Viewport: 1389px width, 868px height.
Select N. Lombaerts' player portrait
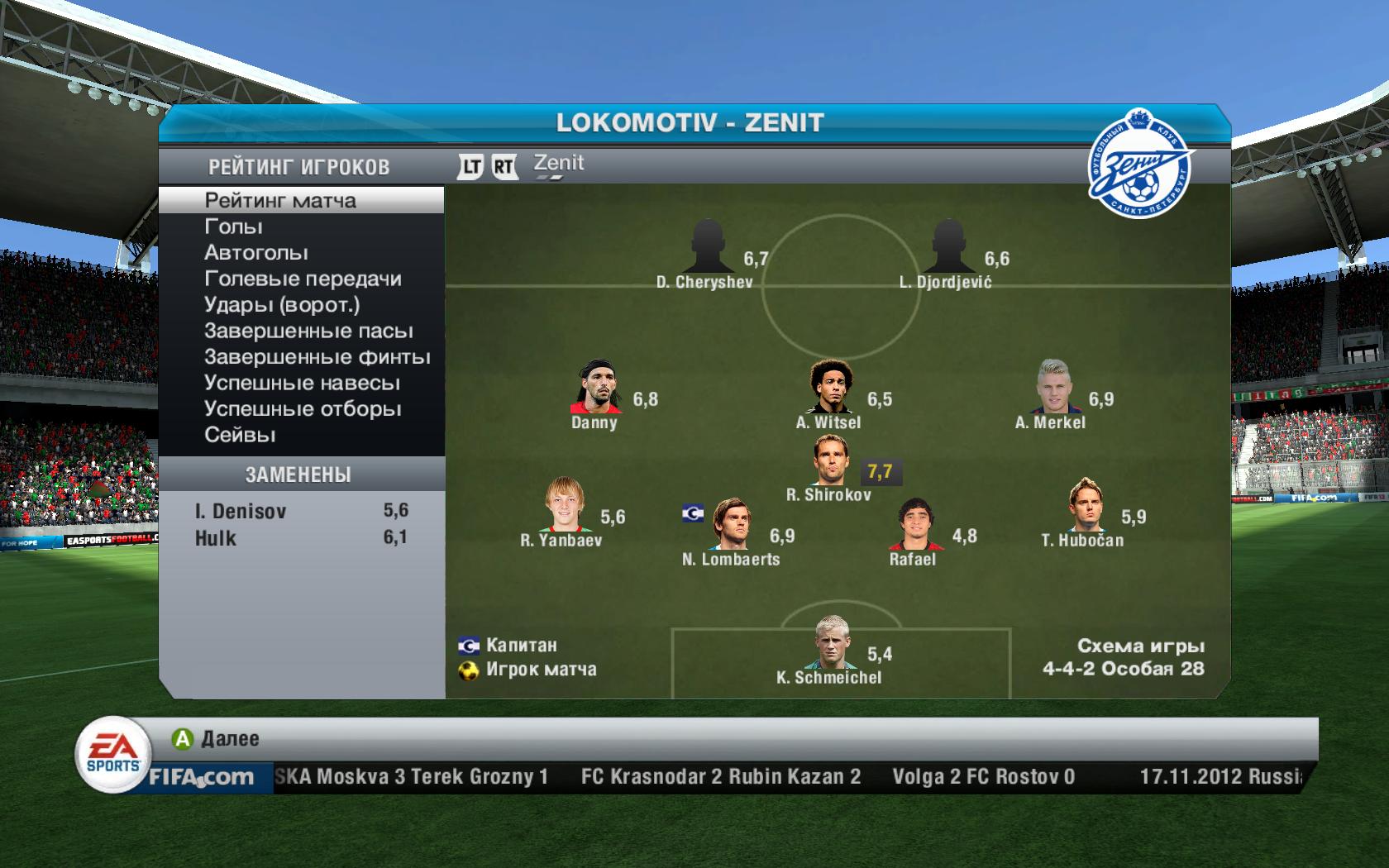730,524
